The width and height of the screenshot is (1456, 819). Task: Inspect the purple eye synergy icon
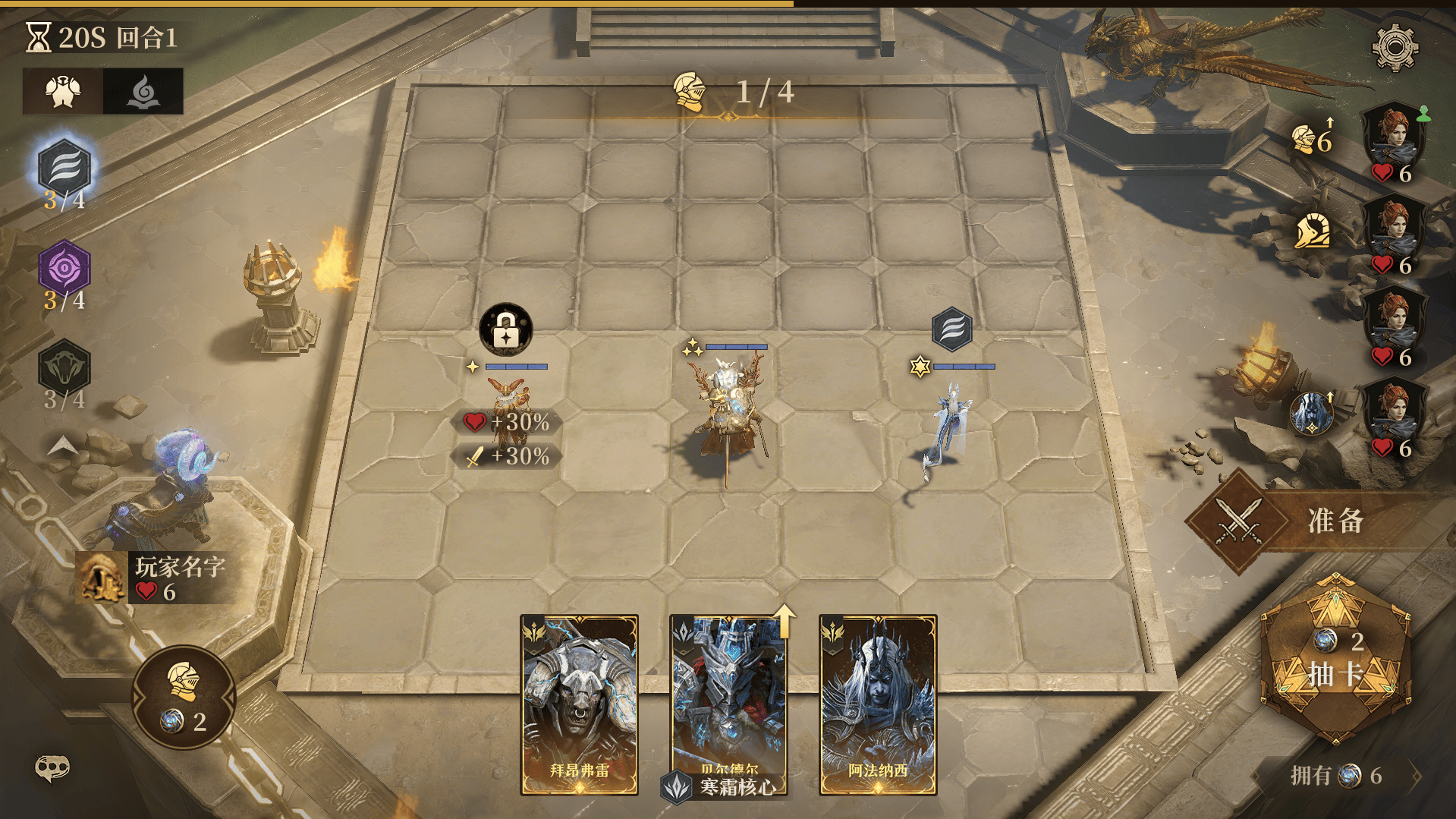[x=64, y=268]
